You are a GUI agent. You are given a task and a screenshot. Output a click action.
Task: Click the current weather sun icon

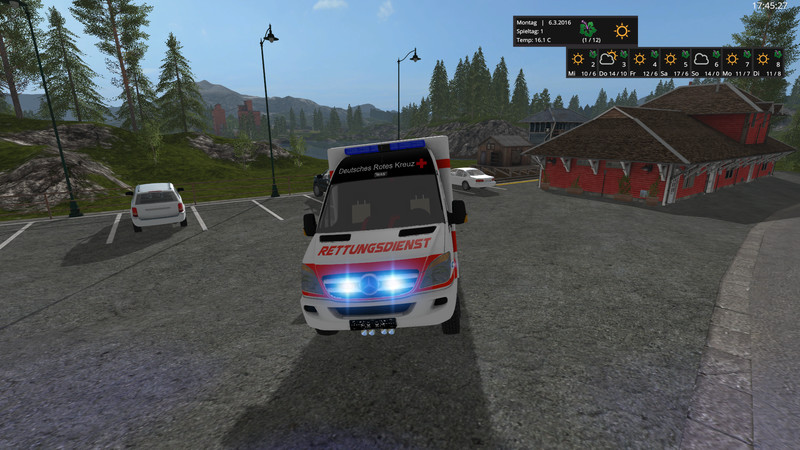coord(622,31)
